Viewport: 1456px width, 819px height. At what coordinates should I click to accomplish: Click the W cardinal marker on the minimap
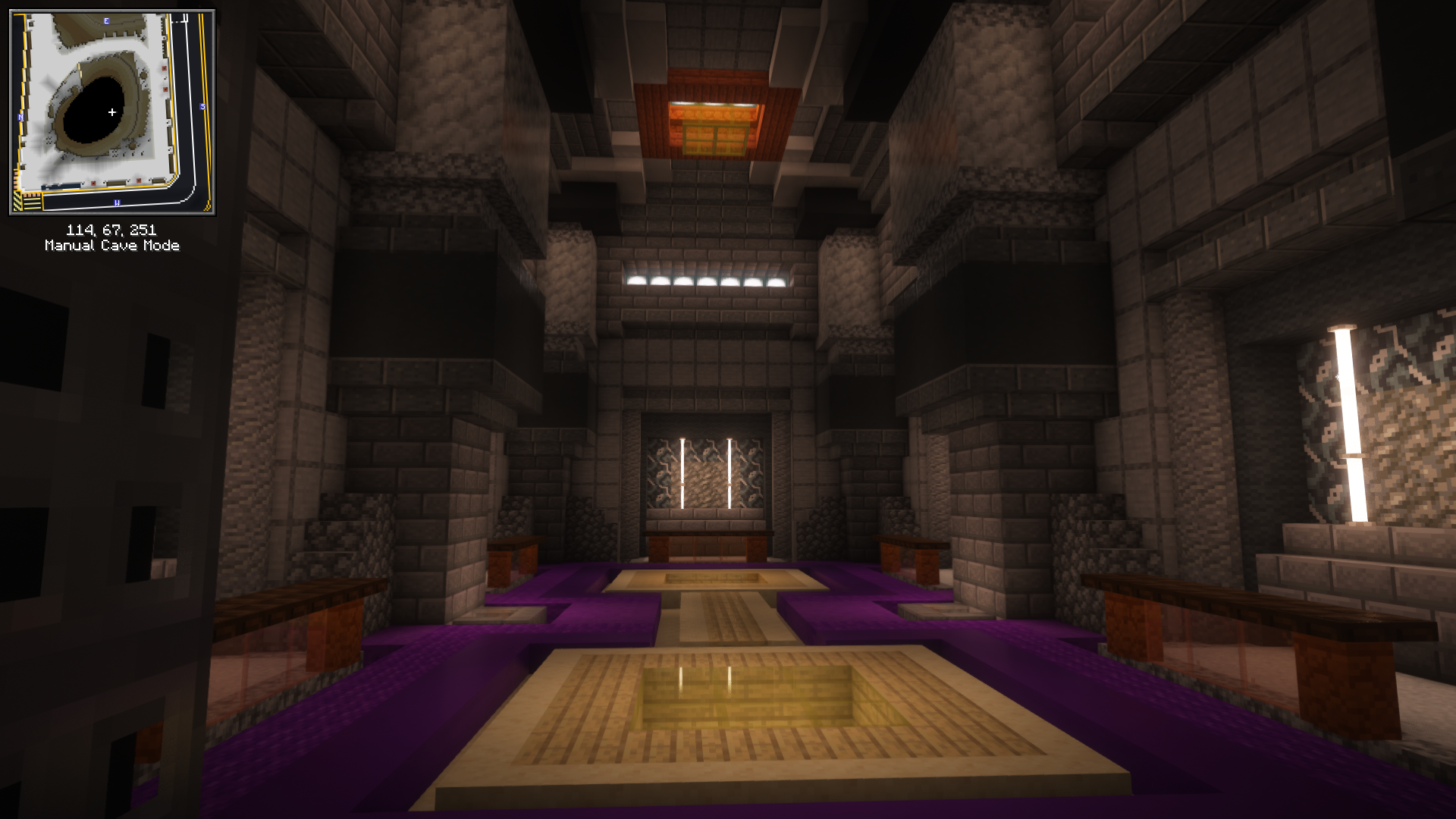pos(117,202)
